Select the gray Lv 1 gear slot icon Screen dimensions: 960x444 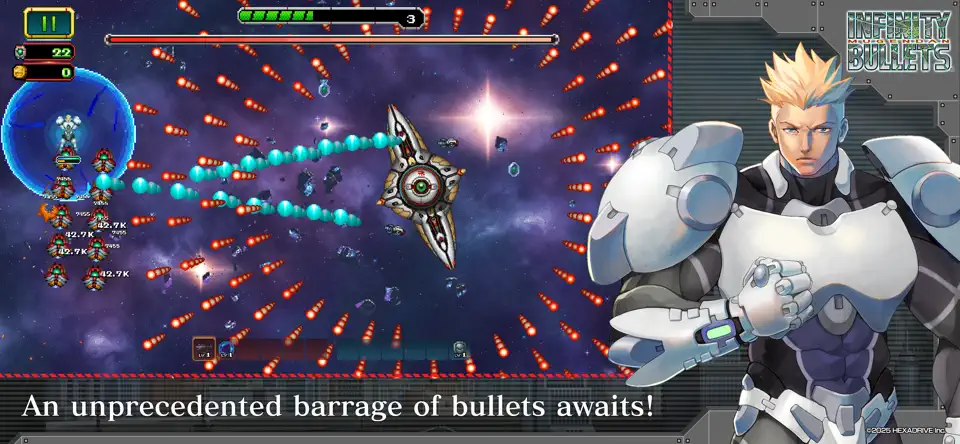pos(459,349)
